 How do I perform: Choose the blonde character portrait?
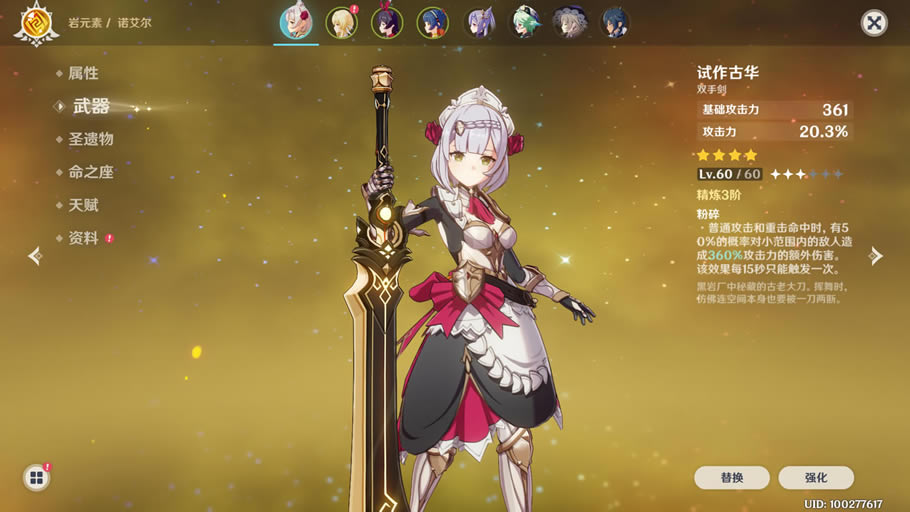[342, 23]
